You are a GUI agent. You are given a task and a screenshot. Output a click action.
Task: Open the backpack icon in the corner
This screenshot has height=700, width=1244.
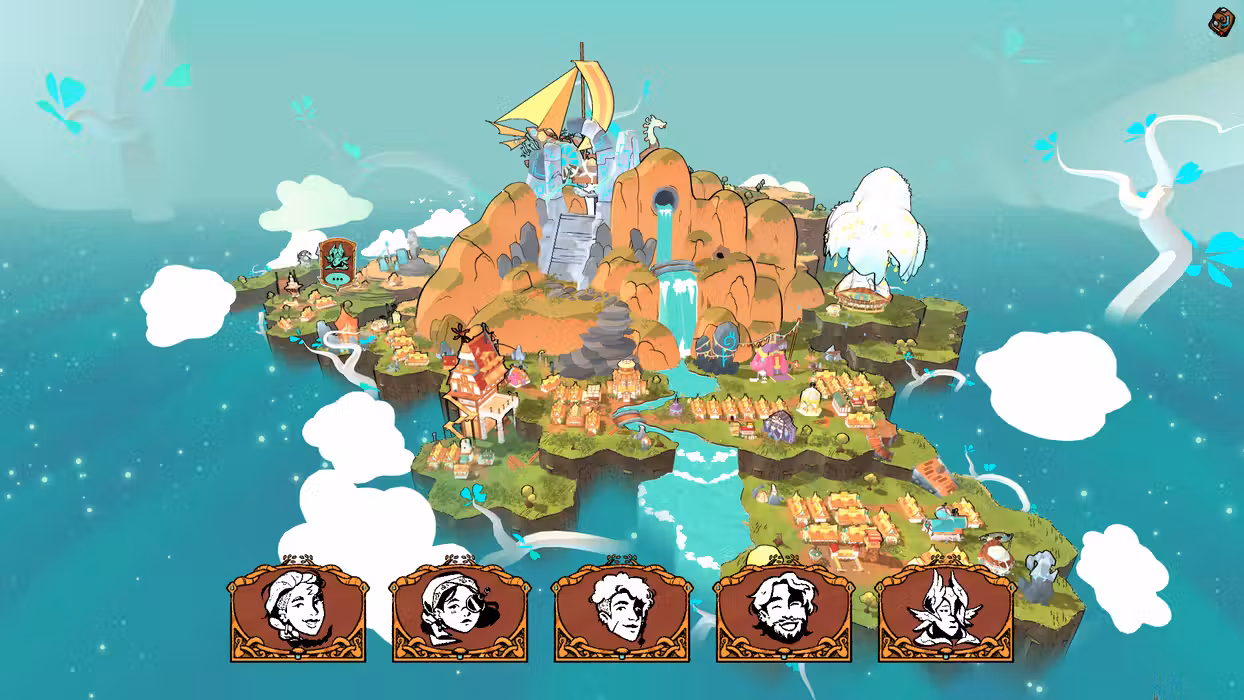point(1221,21)
